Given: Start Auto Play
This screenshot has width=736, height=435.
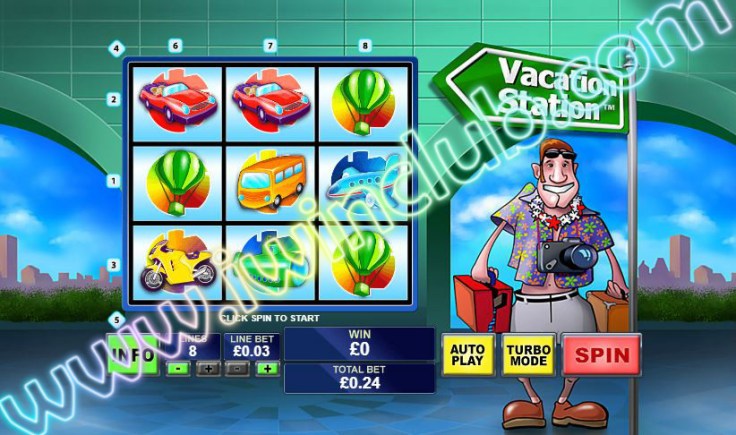Looking at the screenshot, I should coord(468,354).
